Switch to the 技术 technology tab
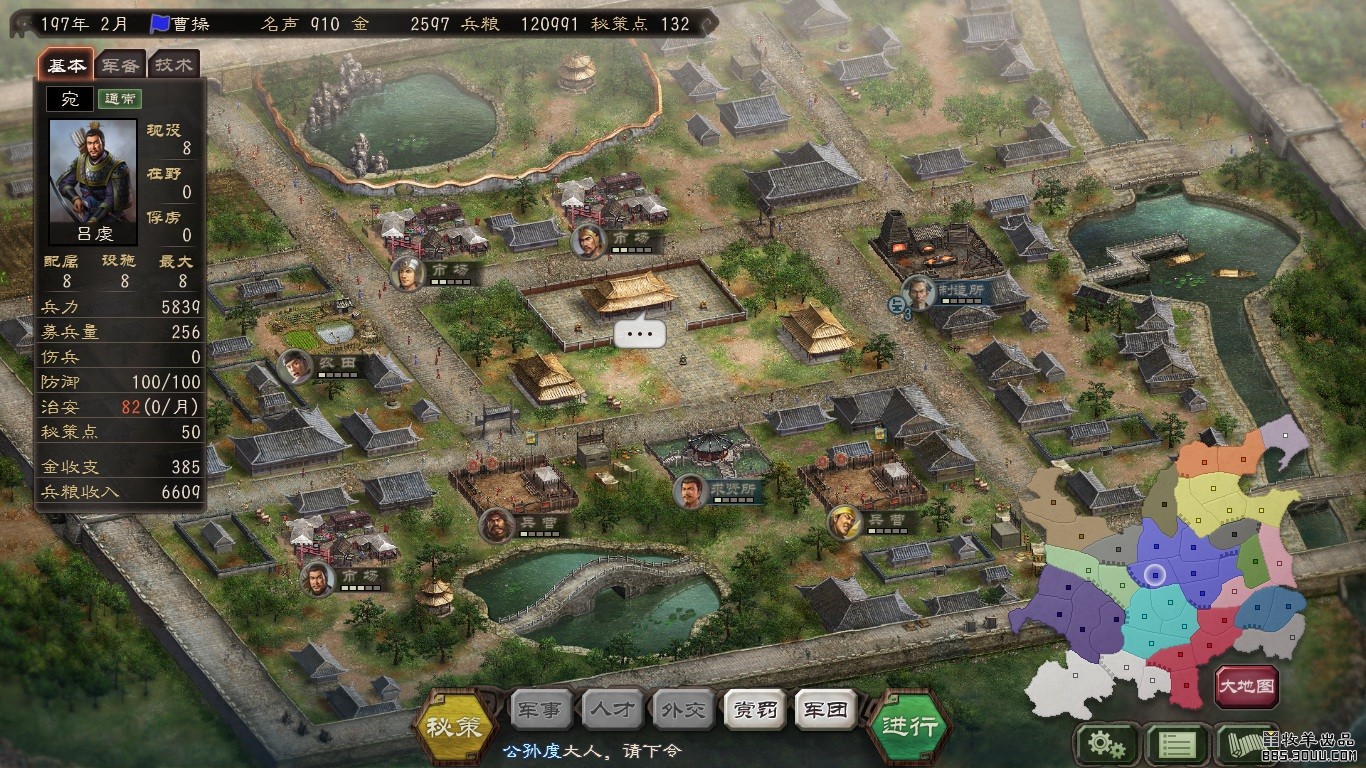1366x768 pixels. pyautogui.click(x=175, y=66)
